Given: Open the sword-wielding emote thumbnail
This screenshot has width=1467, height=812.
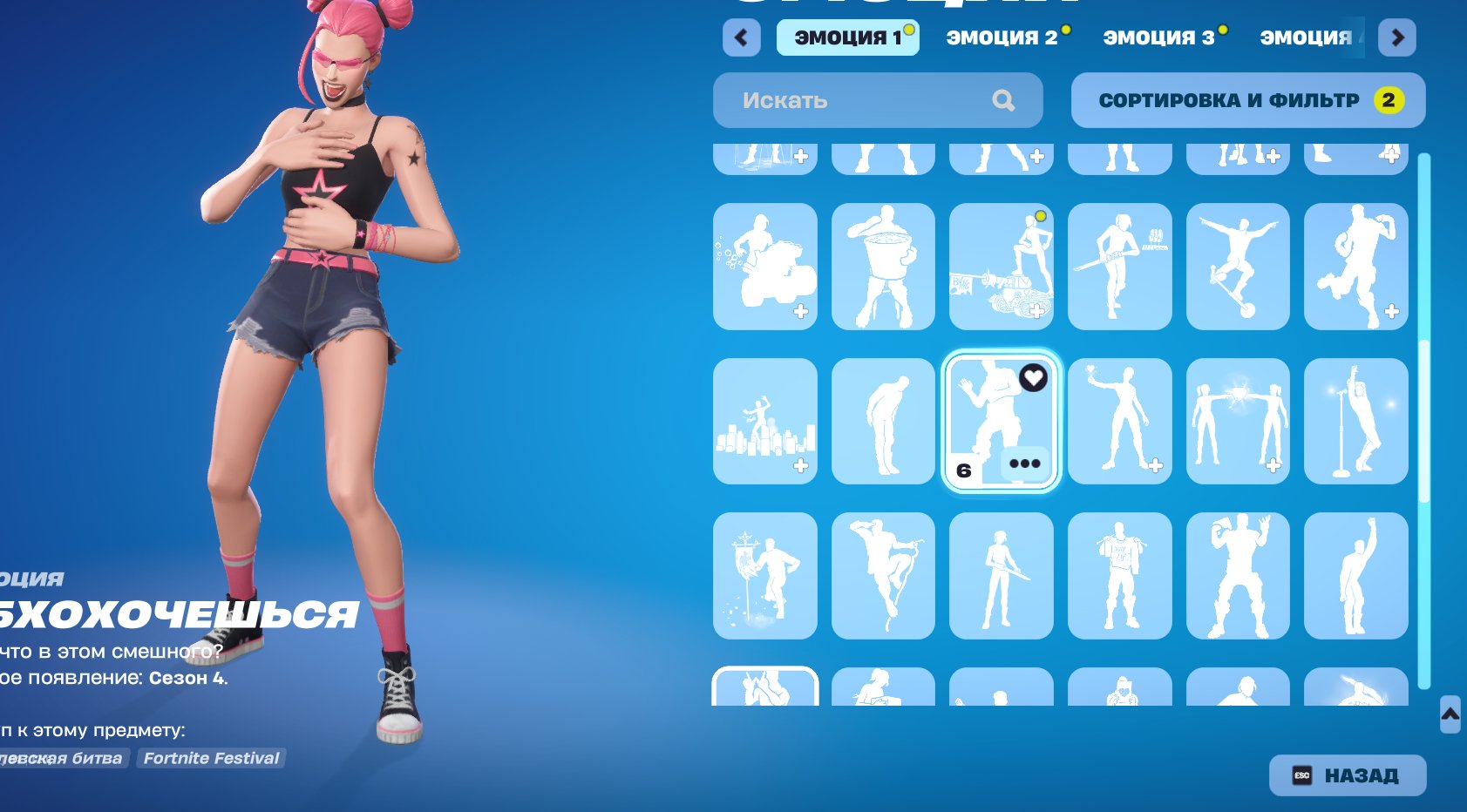Looking at the screenshot, I should pos(1002,575).
